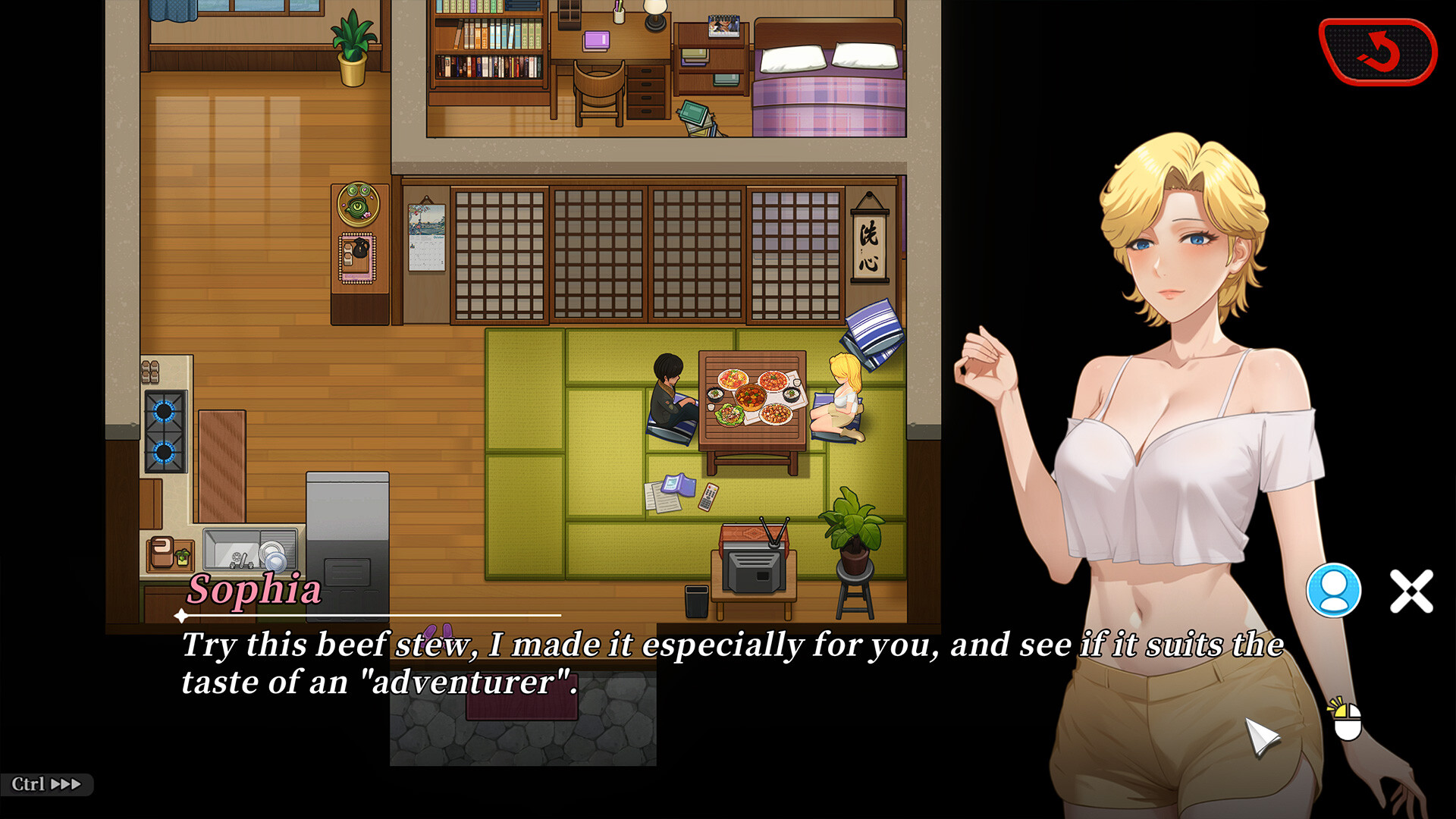The image size is (1456, 819).
Task: Close the dialogue with the white X
Action: (x=1411, y=591)
